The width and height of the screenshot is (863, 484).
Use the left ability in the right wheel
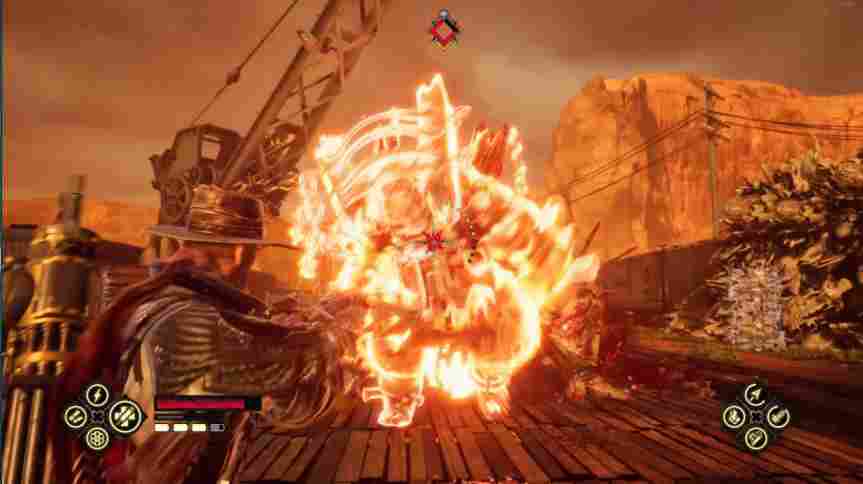point(735,415)
